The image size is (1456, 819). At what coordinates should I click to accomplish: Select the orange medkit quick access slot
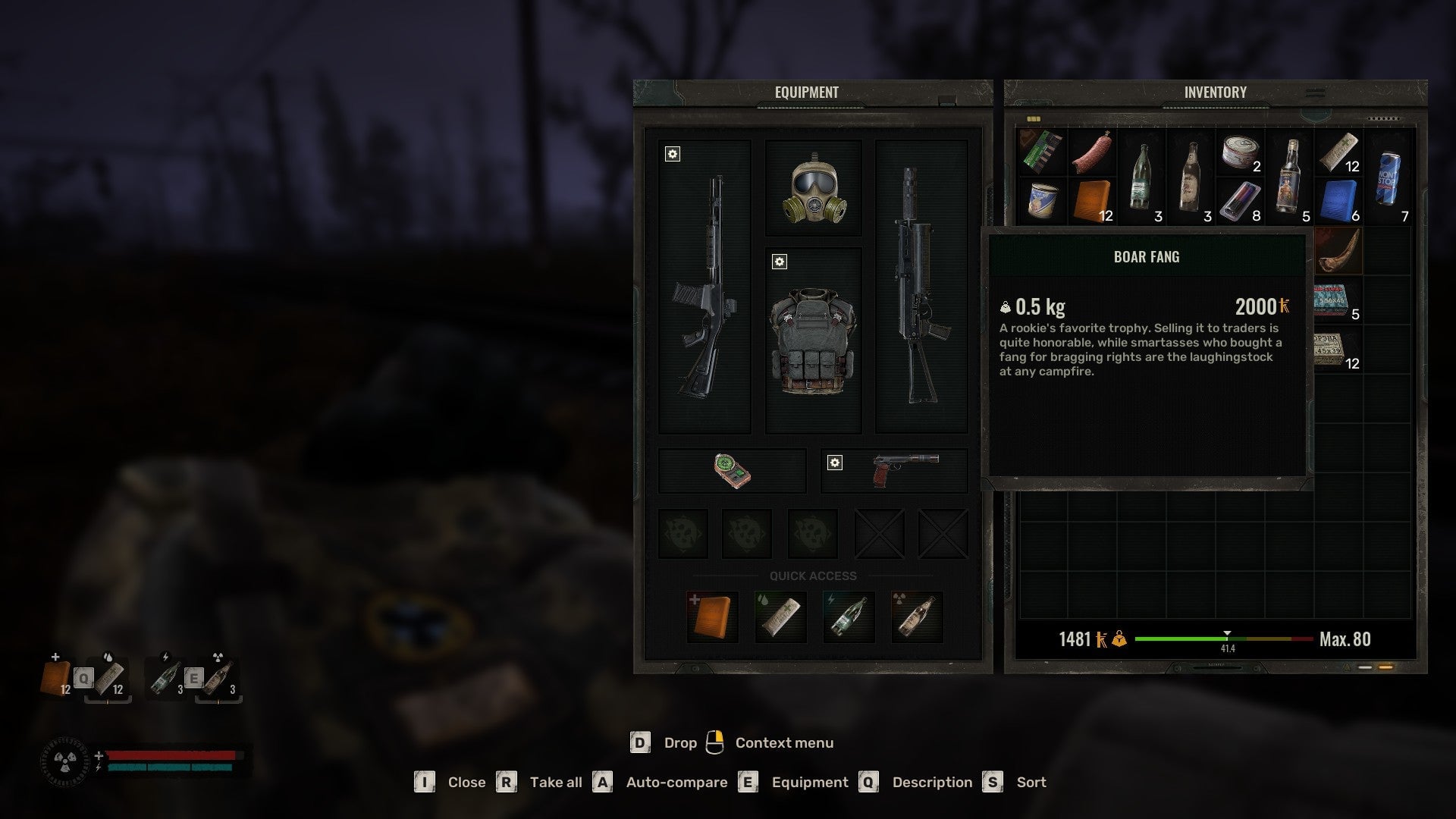pyautogui.click(x=711, y=617)
